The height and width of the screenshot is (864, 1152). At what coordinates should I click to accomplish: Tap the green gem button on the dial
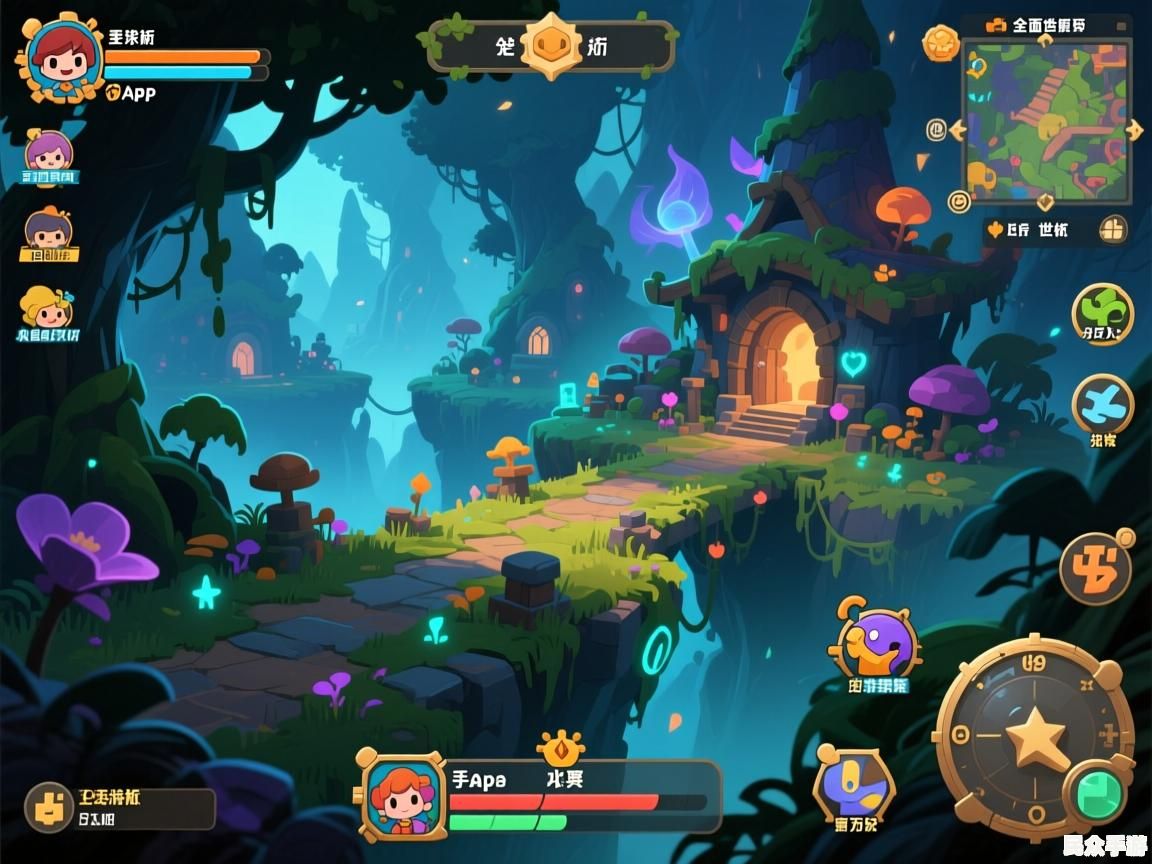click(1098, 794)
